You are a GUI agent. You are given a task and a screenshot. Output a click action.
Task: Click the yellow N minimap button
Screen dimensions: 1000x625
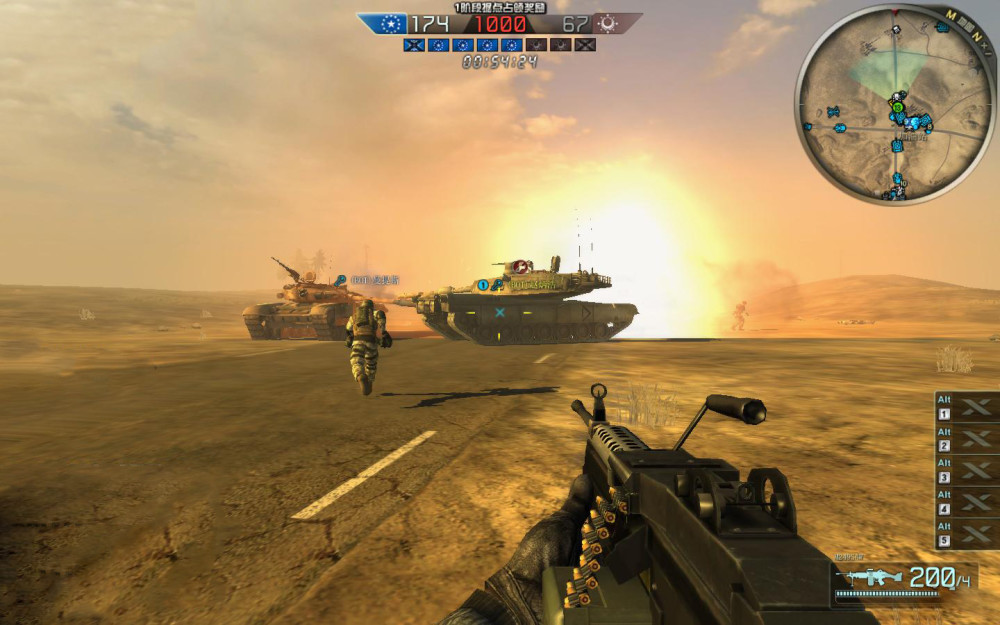coord(975,36)
